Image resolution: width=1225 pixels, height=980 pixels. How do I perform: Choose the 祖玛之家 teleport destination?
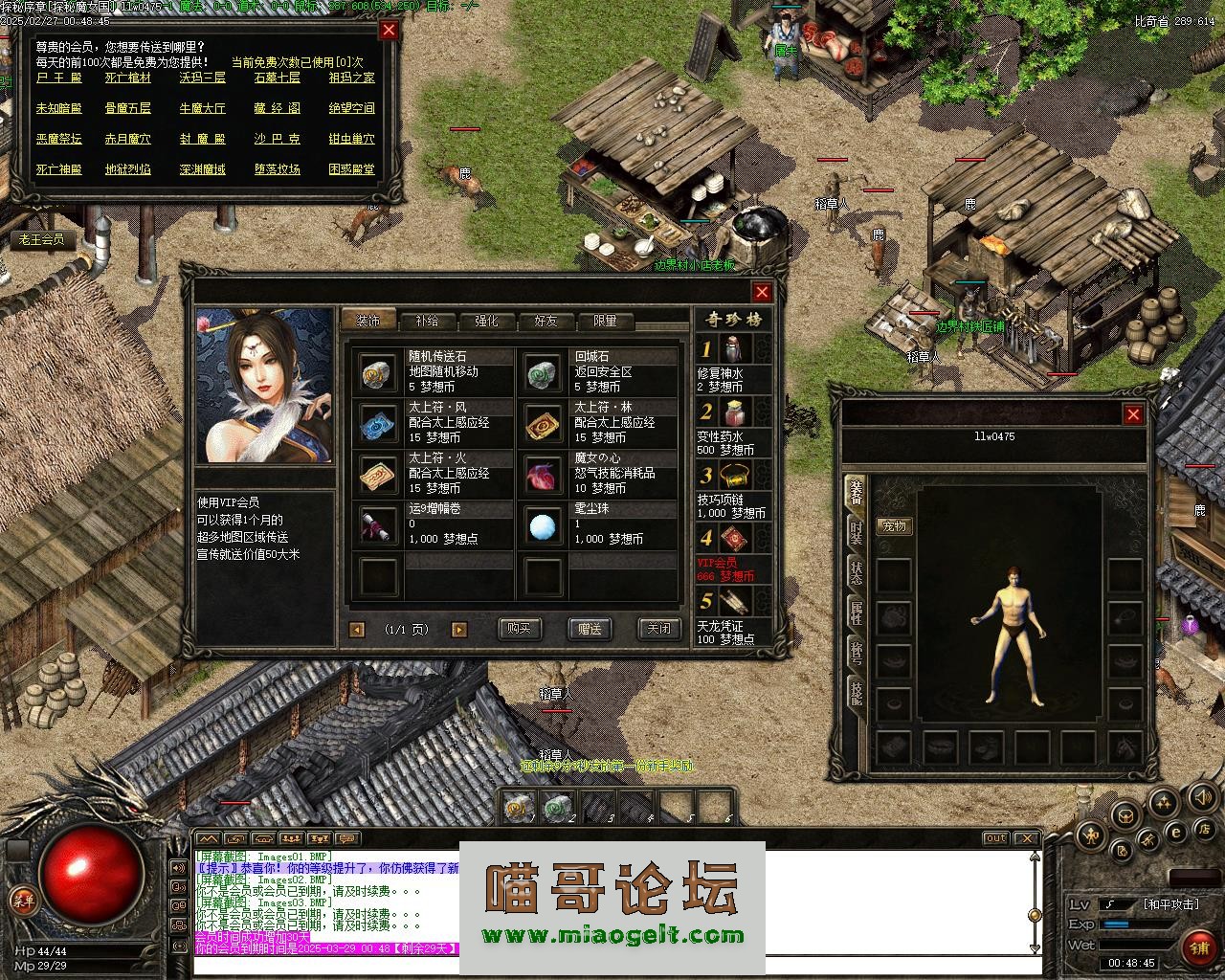click(351, 78)
